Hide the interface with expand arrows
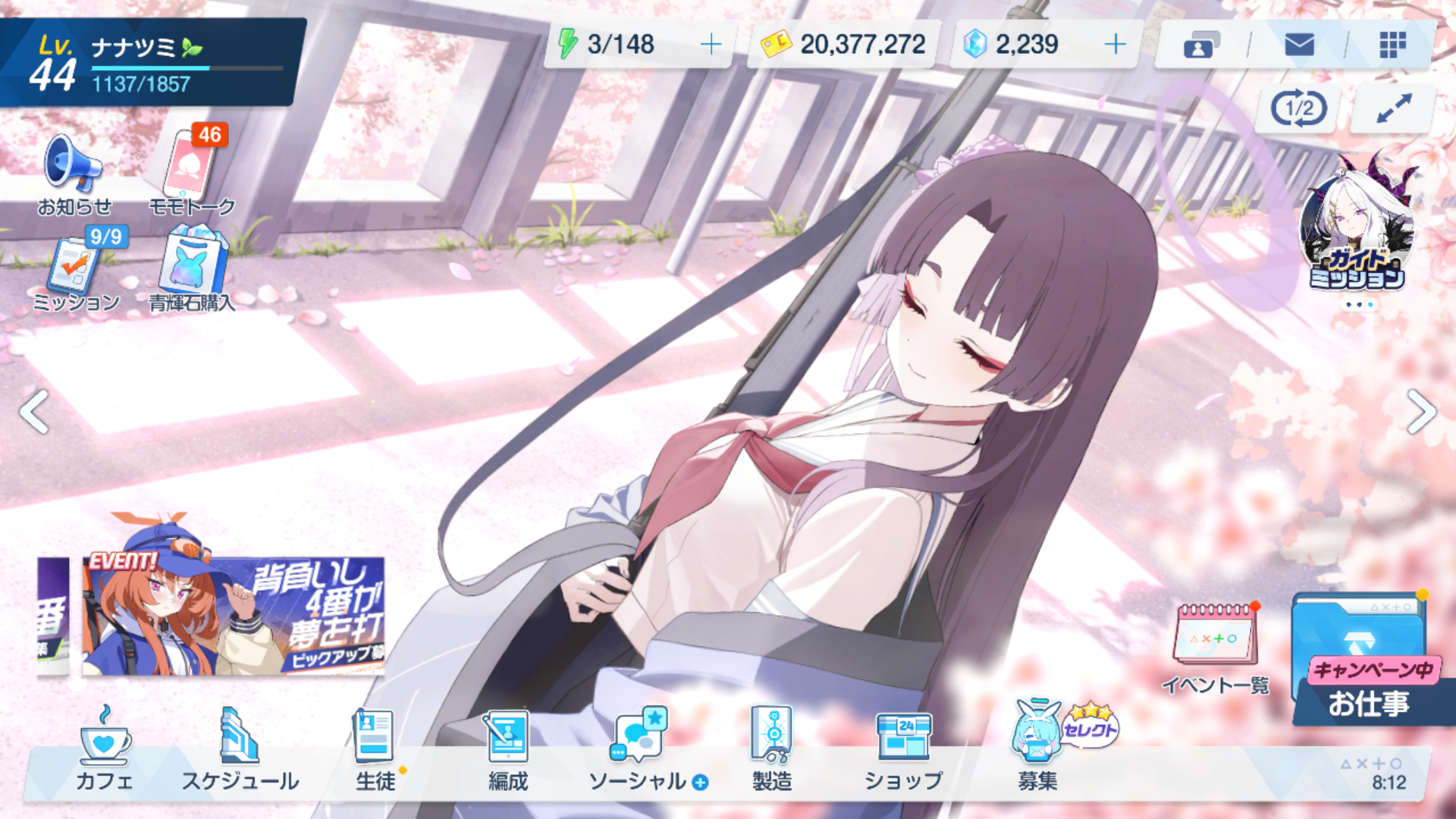This screenshot has height=819, width=1456. point(1394,109)
